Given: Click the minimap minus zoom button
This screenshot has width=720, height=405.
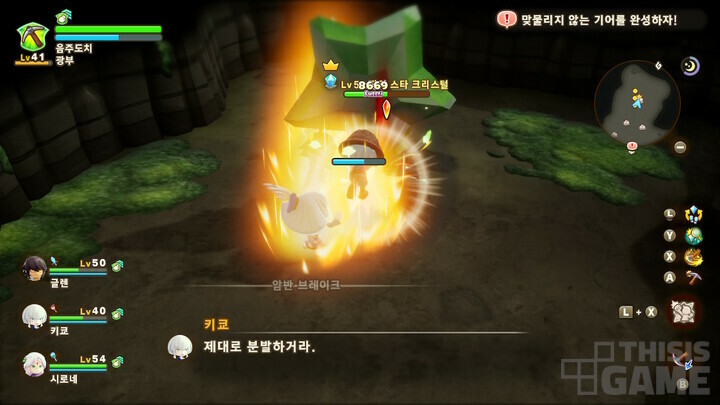Looking at the screenshot, I should coord(680,147).
